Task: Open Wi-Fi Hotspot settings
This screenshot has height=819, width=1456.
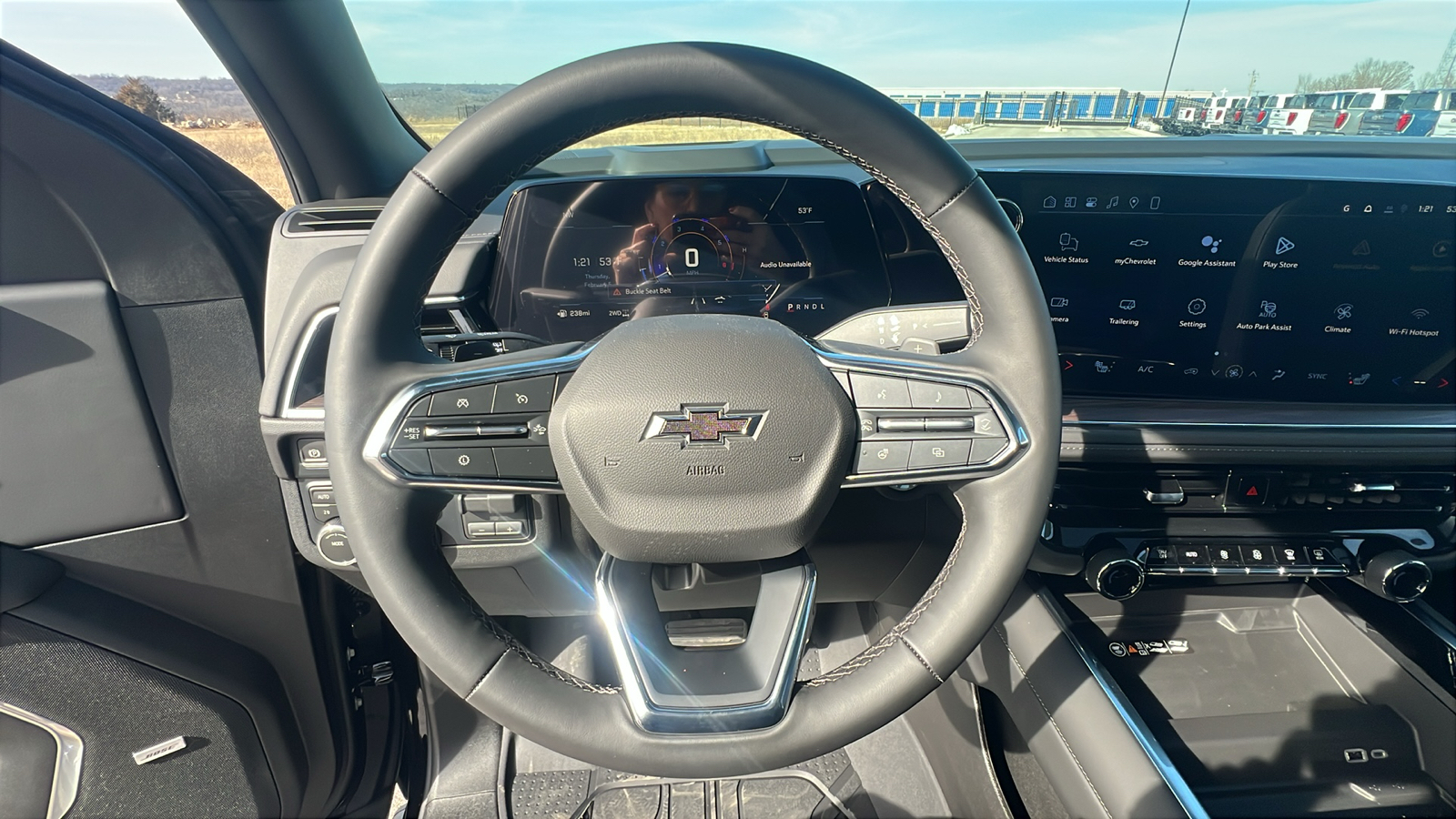Action: 1420,314
